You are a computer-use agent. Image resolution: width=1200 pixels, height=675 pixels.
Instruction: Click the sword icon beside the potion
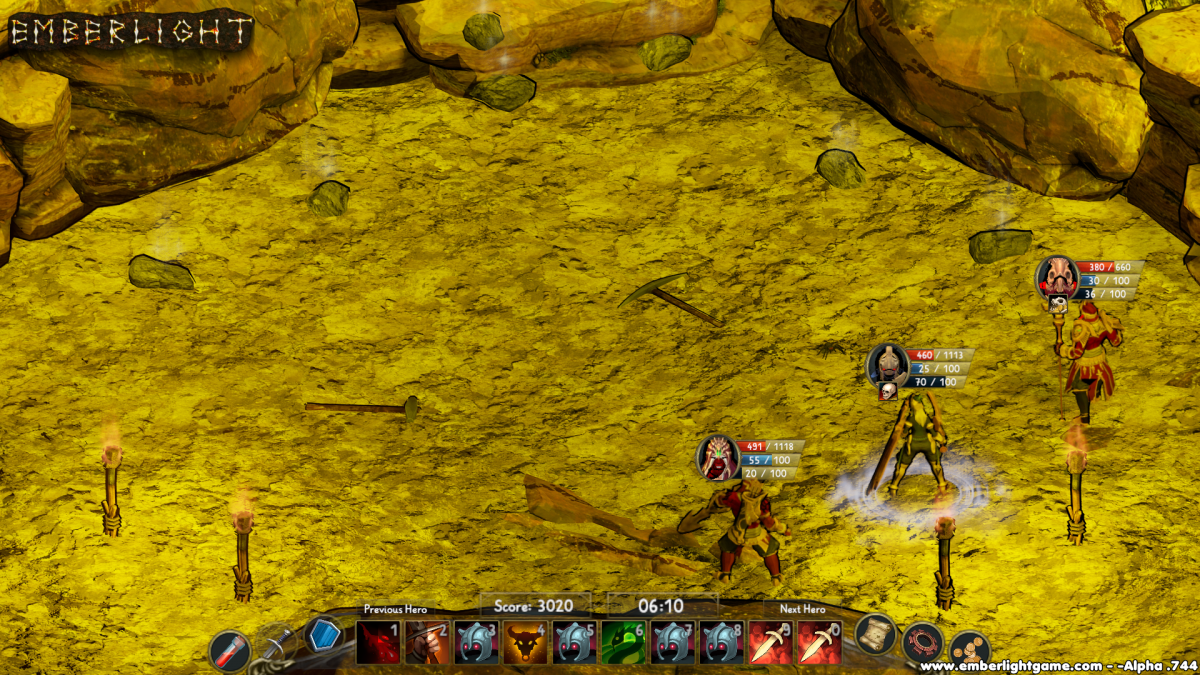pyautogui.click(x=278, y=643)
